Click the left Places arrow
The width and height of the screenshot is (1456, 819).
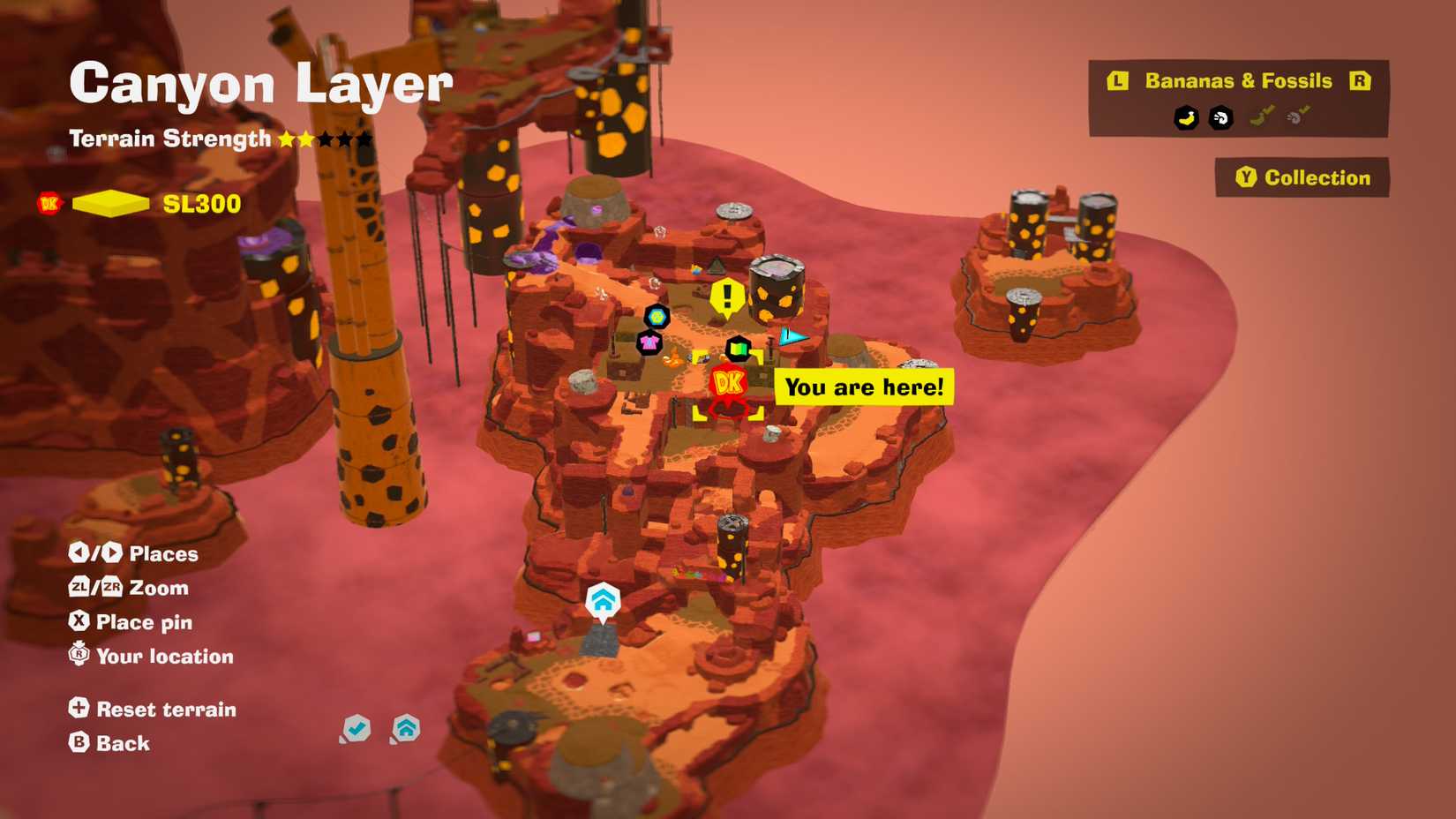tap(79, 553)
